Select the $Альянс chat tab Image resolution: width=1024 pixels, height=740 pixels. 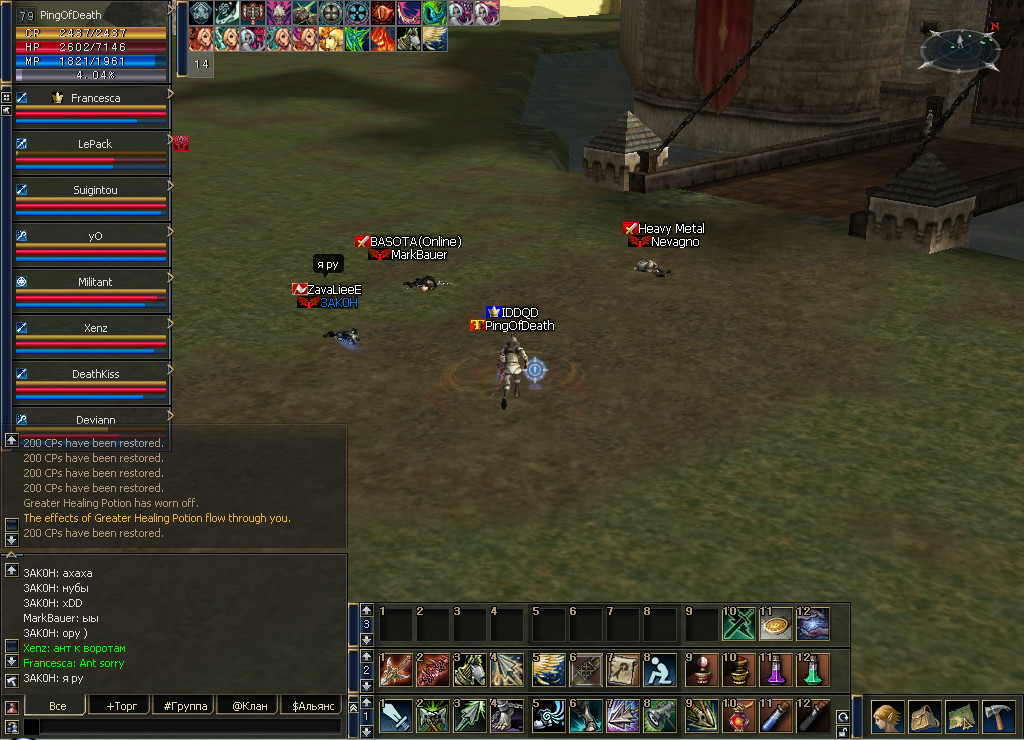[313, 705]
